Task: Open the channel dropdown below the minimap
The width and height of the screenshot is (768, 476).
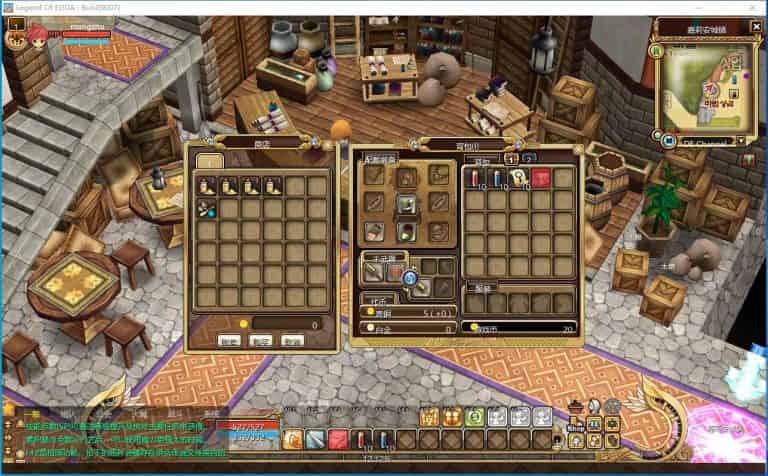Action: (742, 142)
